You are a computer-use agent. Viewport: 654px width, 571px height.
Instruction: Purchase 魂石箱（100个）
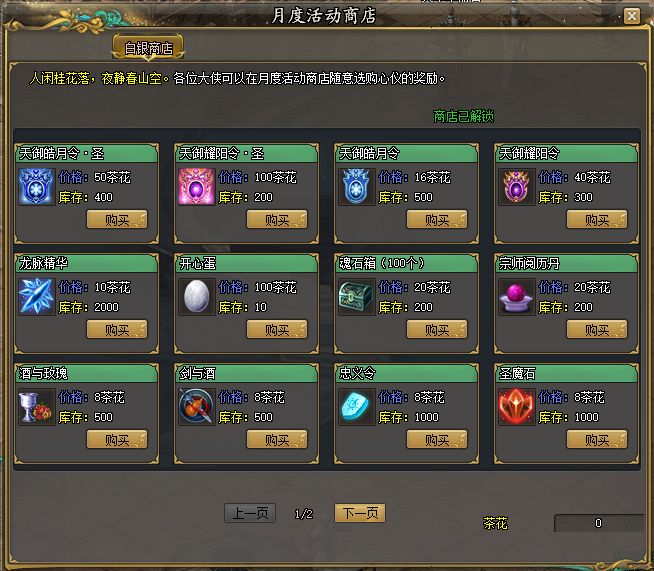(x=437, y=329)
